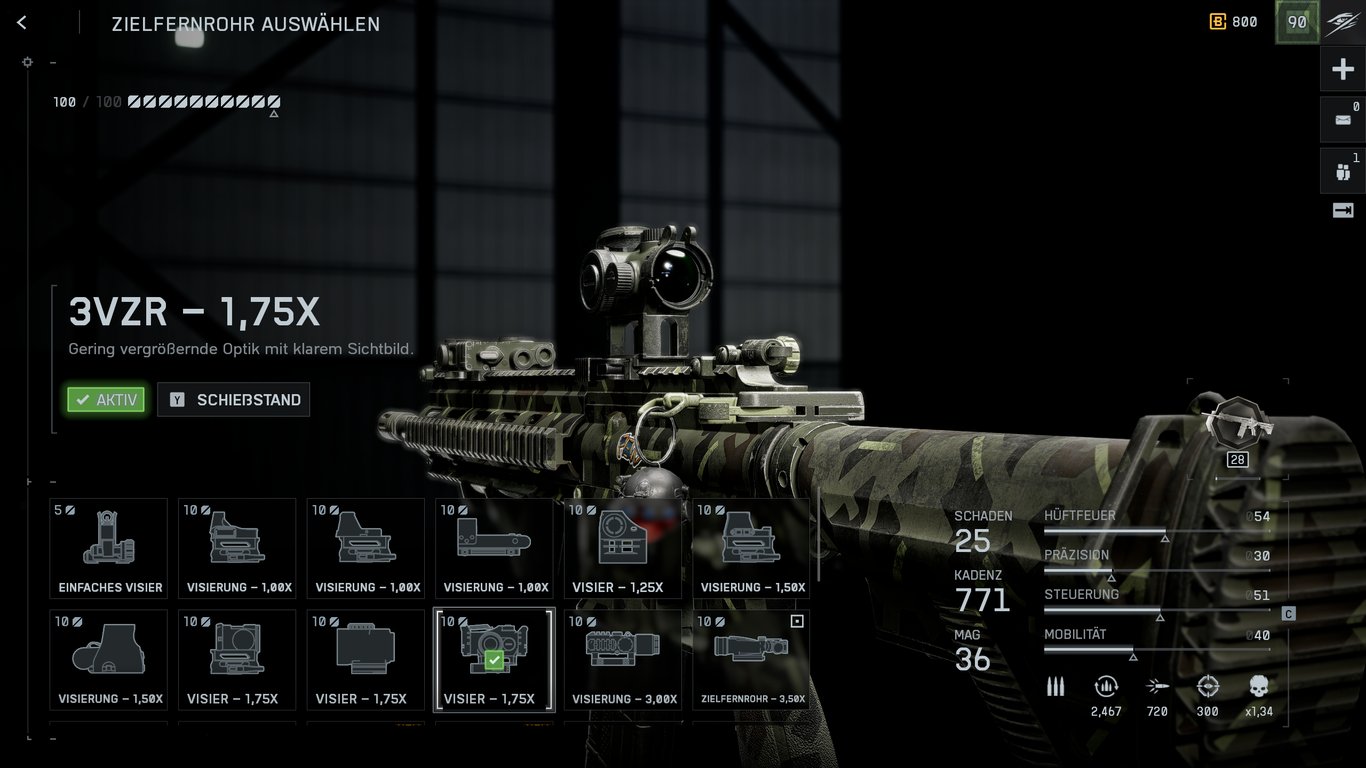The height and width of the screenshot is (768, 1366).
Task: Click the 800 currency balance
Action: click(x=1234, y=22)
